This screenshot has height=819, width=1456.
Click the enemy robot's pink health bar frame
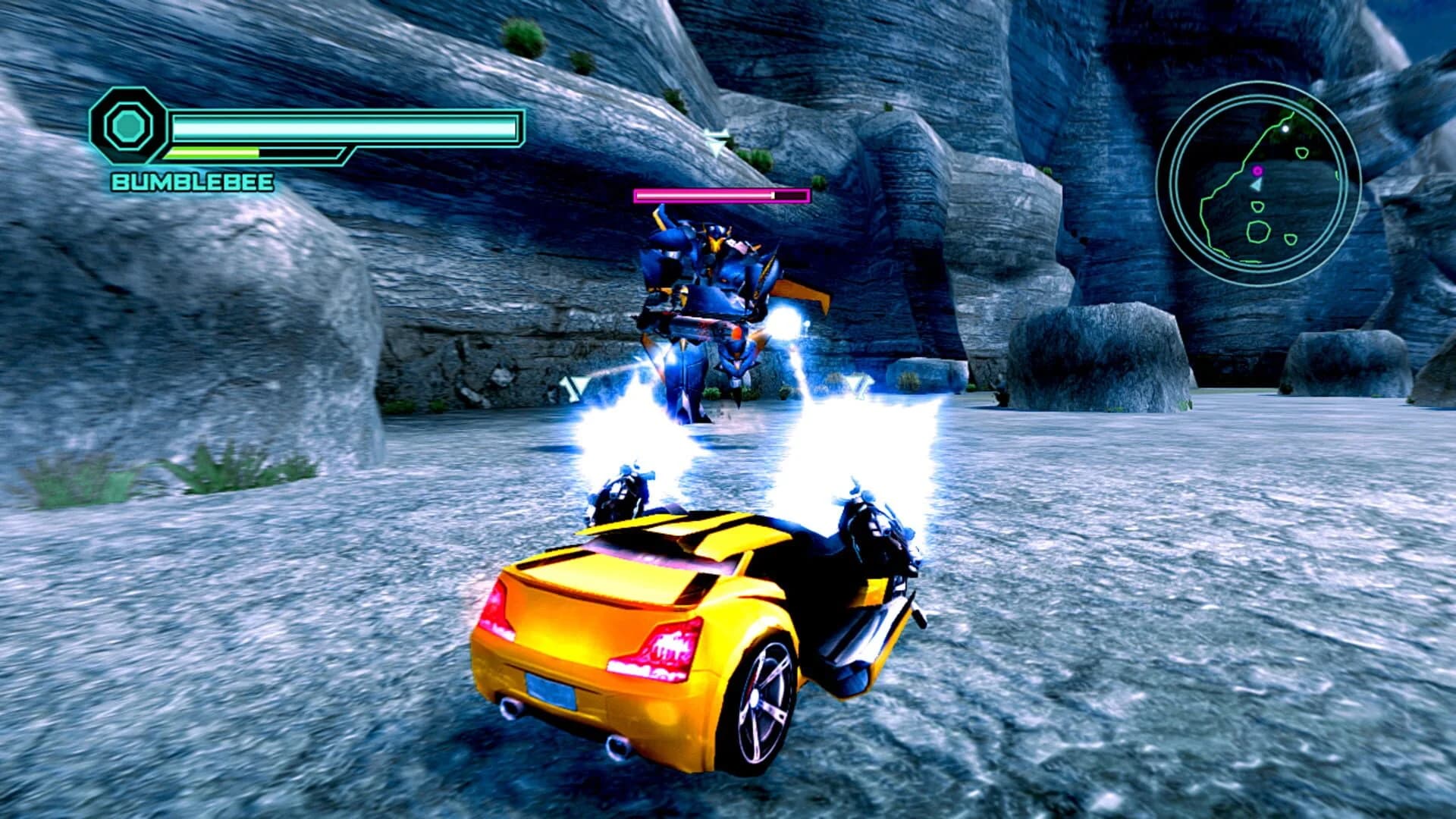tap(719, 196)
